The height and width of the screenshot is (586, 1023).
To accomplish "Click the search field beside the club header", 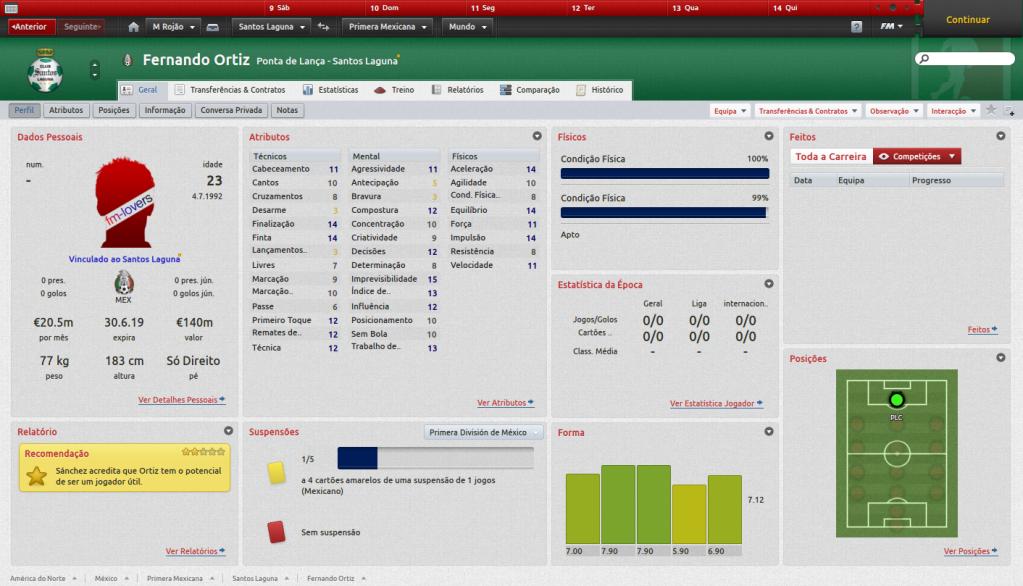I will 965,60.
